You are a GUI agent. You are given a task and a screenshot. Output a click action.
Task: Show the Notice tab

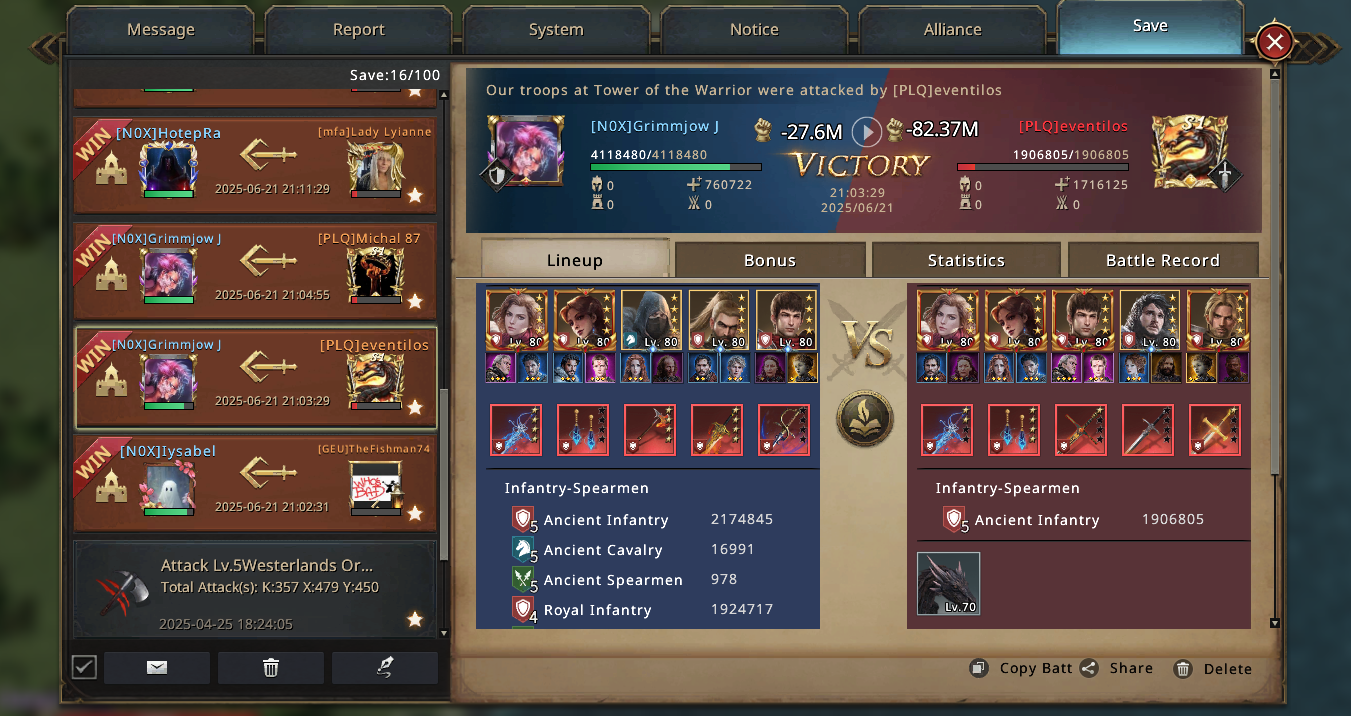click(754, 30)
